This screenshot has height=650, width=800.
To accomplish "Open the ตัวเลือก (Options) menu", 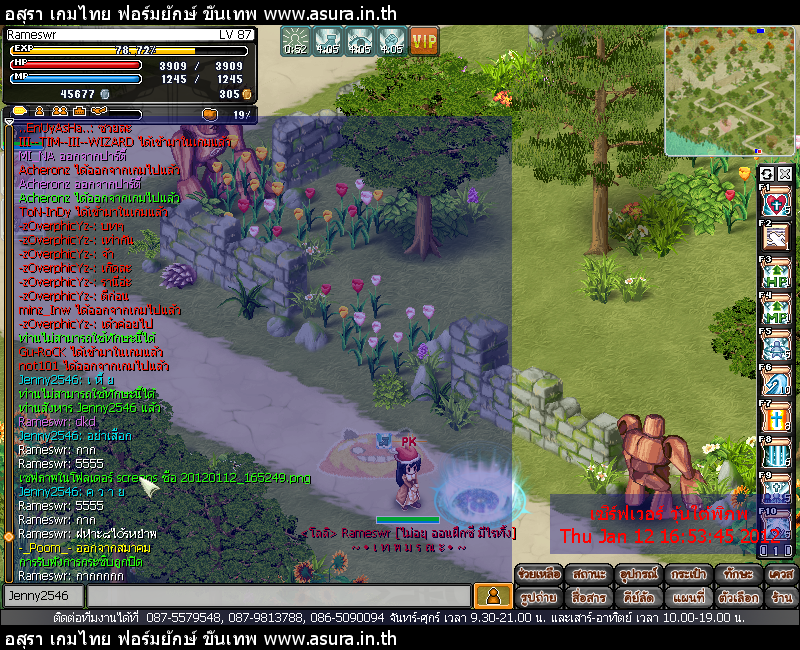I will point(736,597).
